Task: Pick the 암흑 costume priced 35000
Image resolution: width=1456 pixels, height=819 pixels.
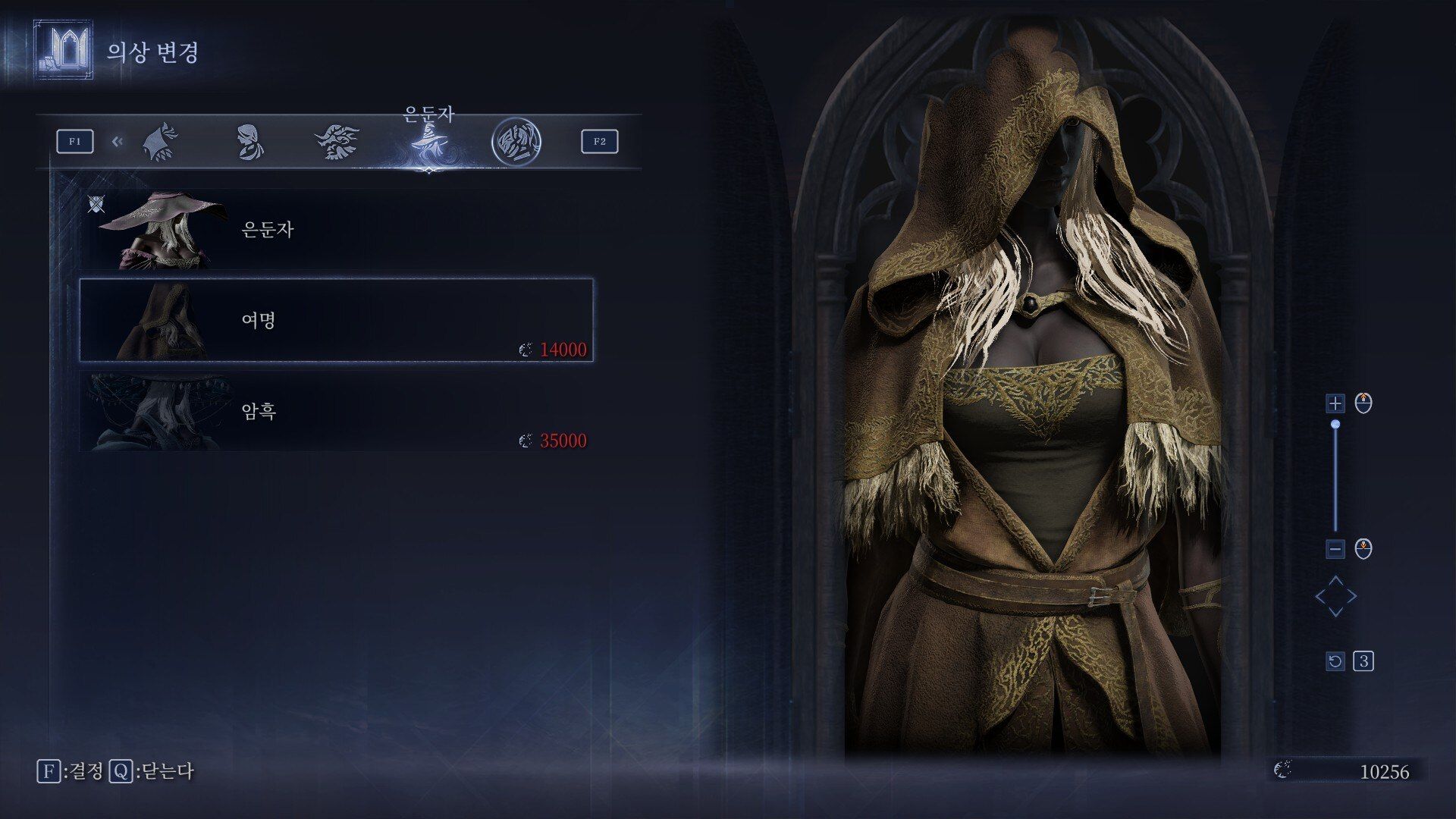Action: point(336,411)
